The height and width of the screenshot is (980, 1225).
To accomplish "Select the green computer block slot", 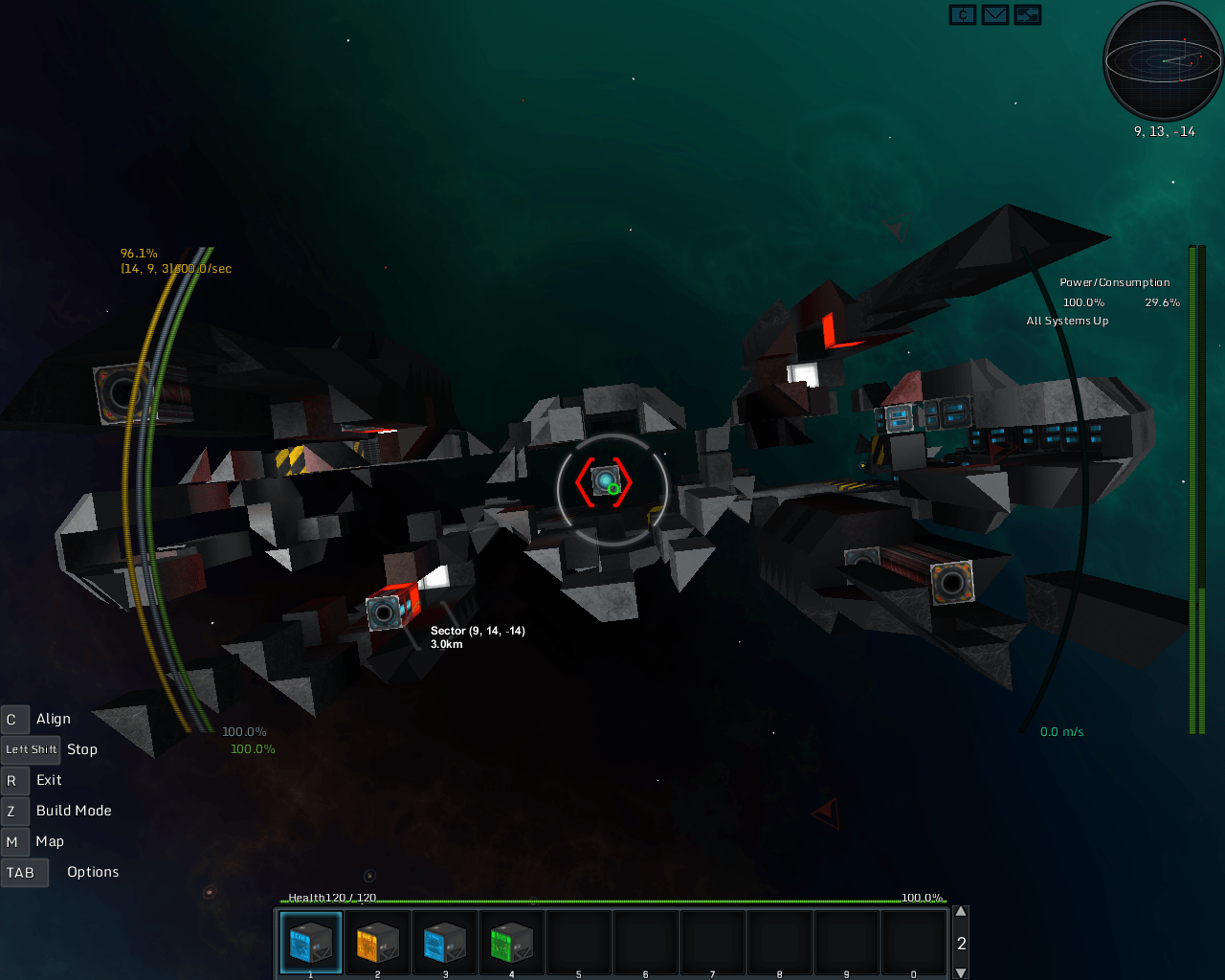I will click(x=512, y=943).
